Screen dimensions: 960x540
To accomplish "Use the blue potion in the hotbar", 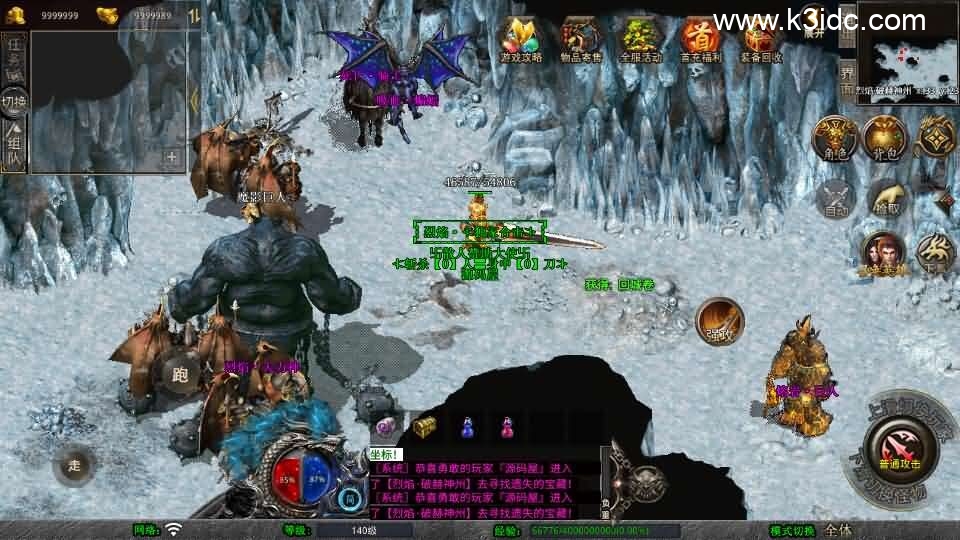I will [x=466, y=427].
